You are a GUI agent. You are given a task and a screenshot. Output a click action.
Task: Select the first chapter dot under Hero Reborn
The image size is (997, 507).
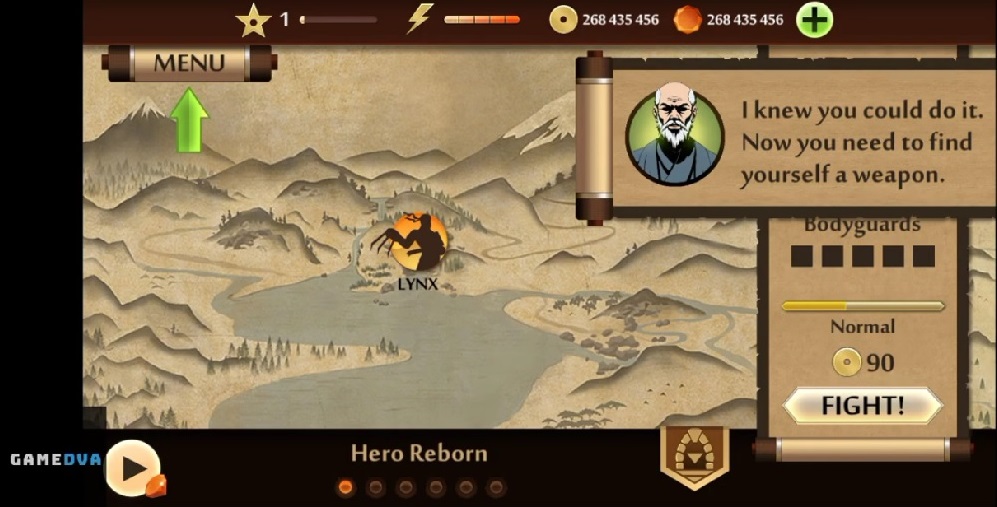[x=346, y=488]
